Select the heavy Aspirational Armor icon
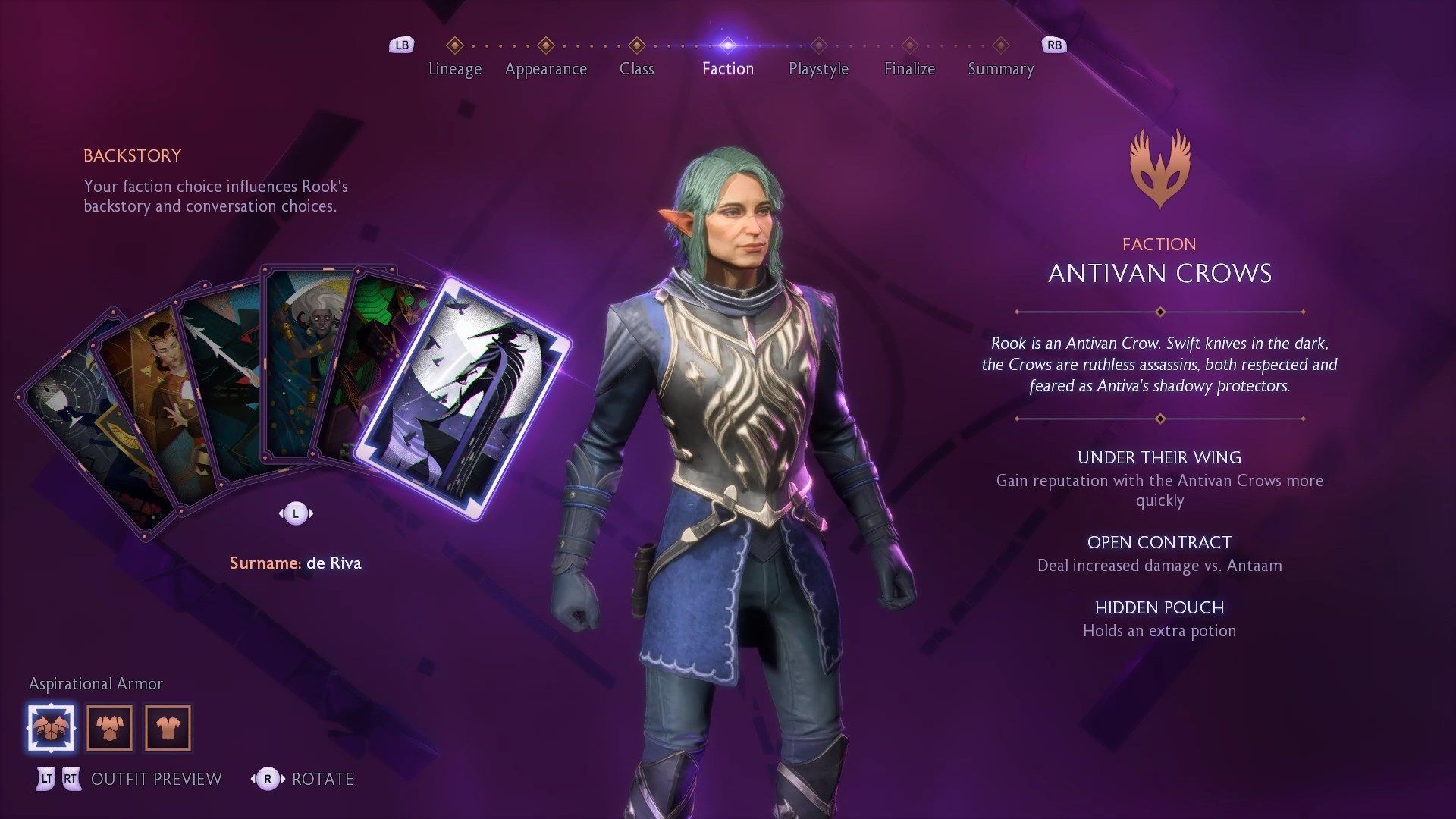 (52, 728)
